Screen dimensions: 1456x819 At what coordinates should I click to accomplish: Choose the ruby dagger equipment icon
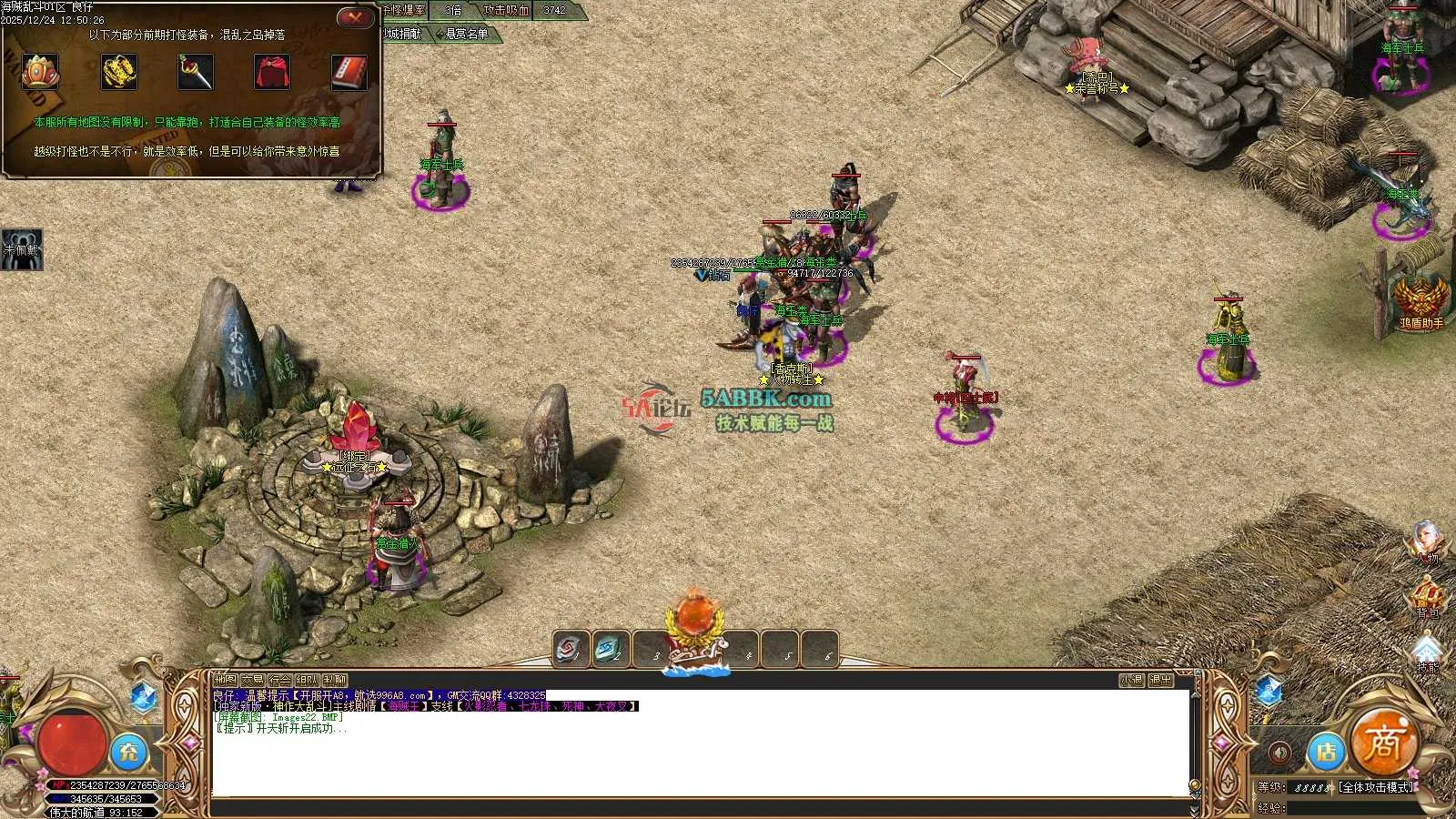click(x=196, y=72)
